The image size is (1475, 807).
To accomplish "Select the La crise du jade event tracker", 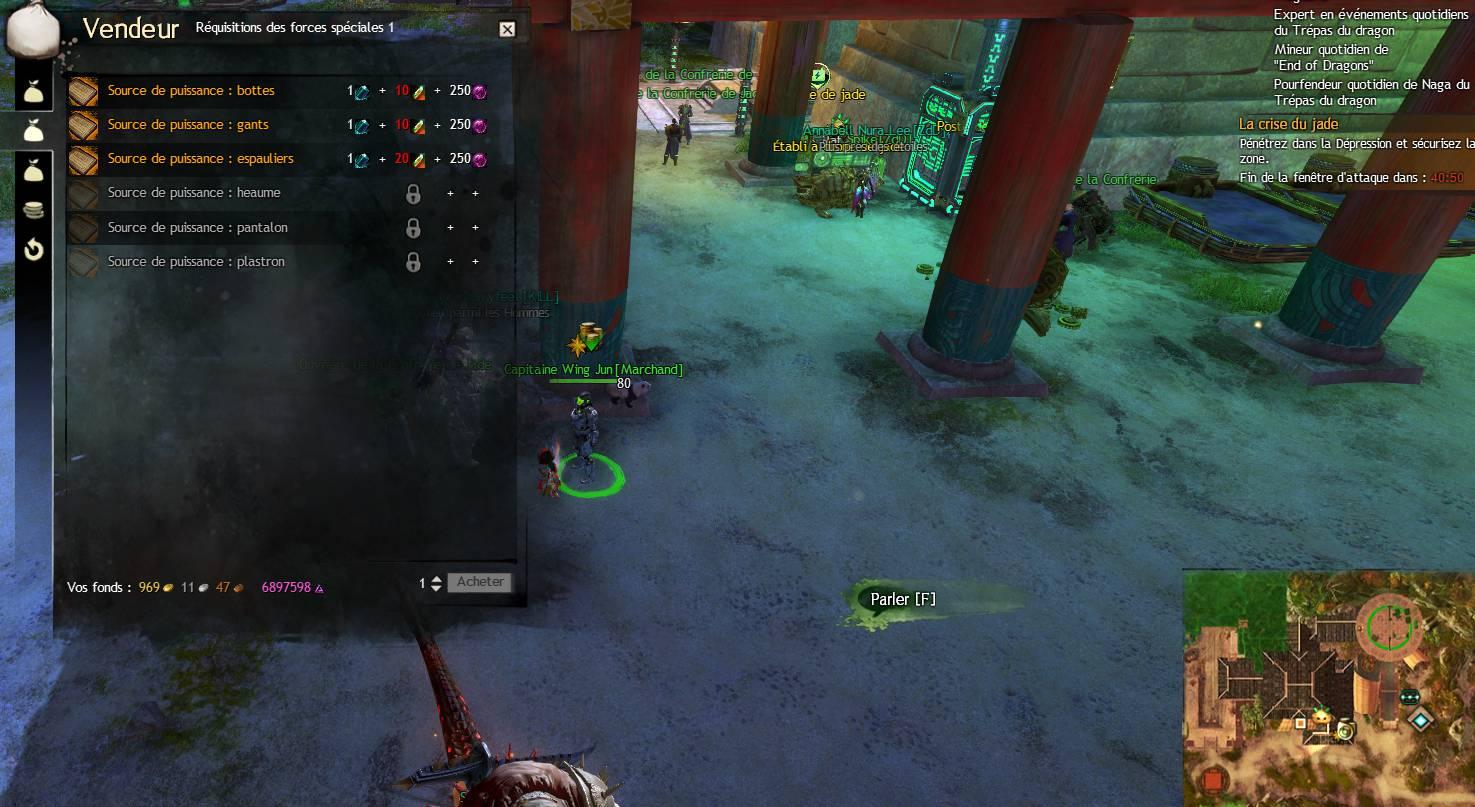I will 1288,124.
